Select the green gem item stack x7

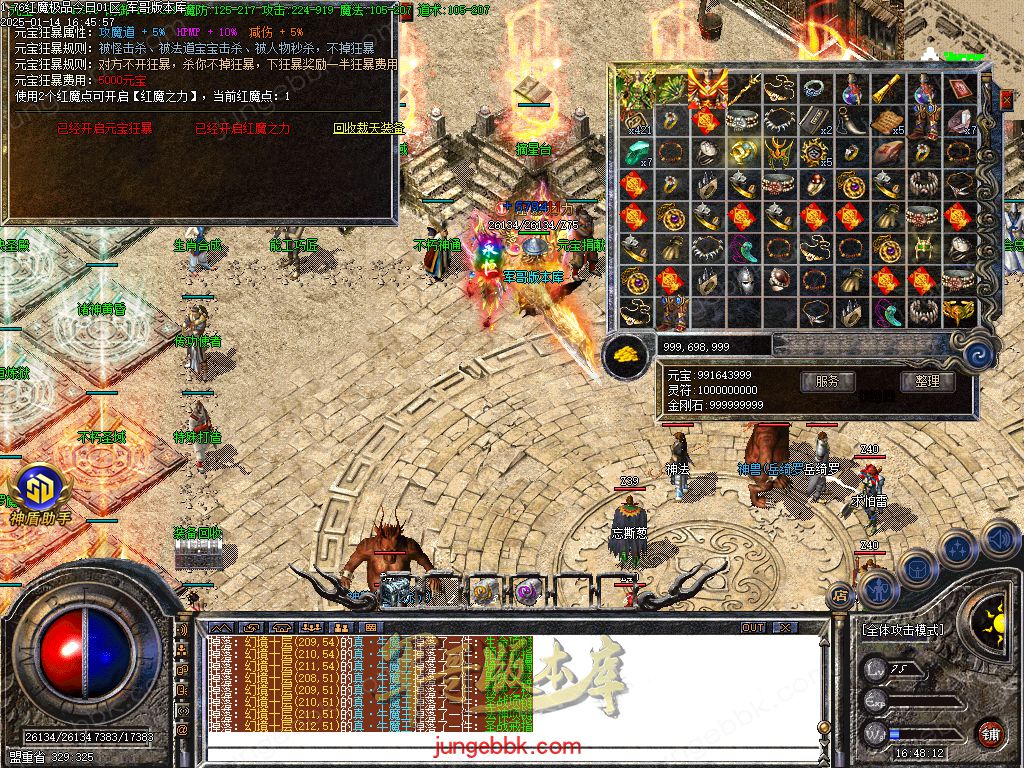point(635,152)
